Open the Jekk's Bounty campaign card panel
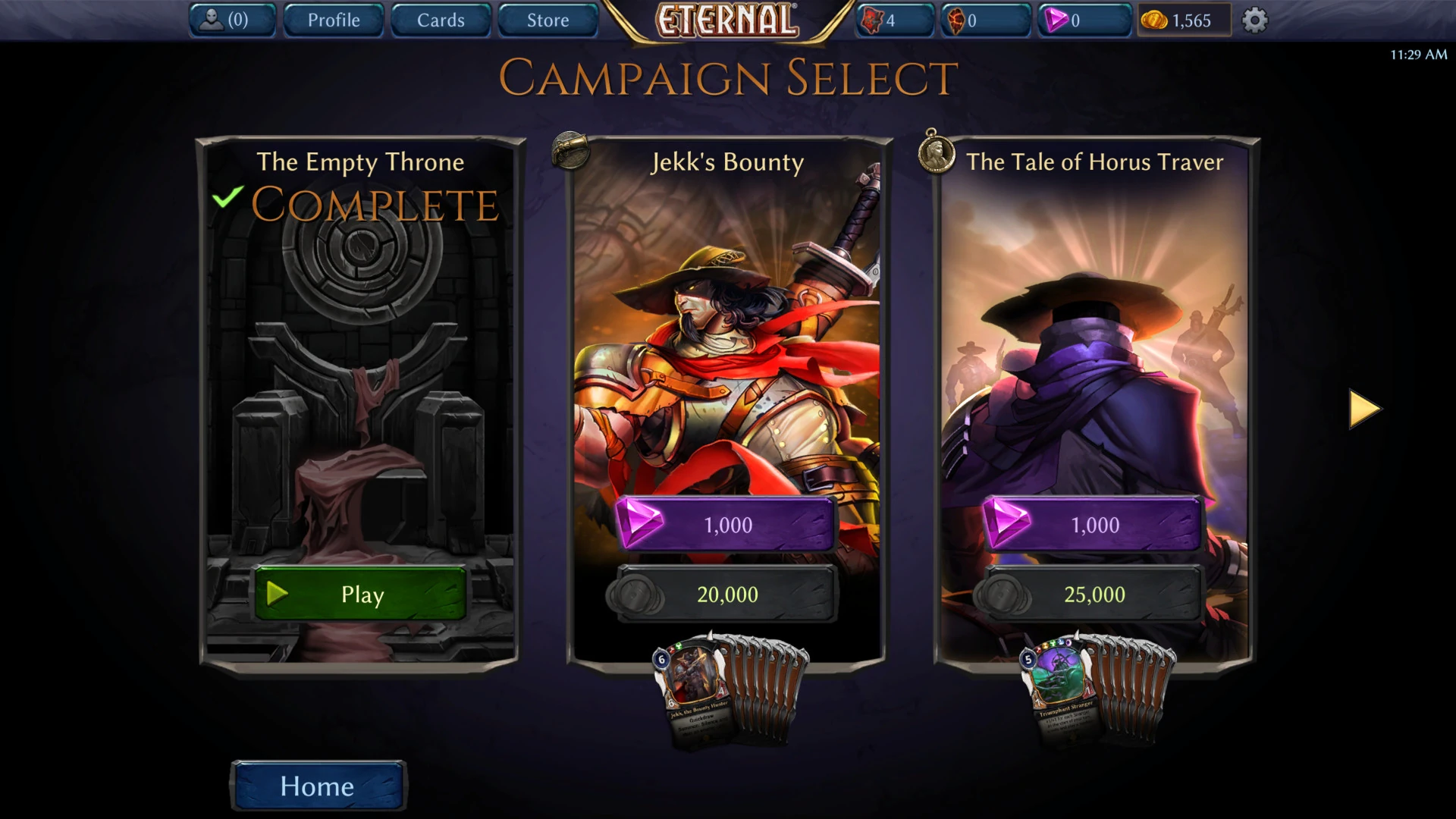The height and width of the screenshot is (819, 1456). click(726, 341)
